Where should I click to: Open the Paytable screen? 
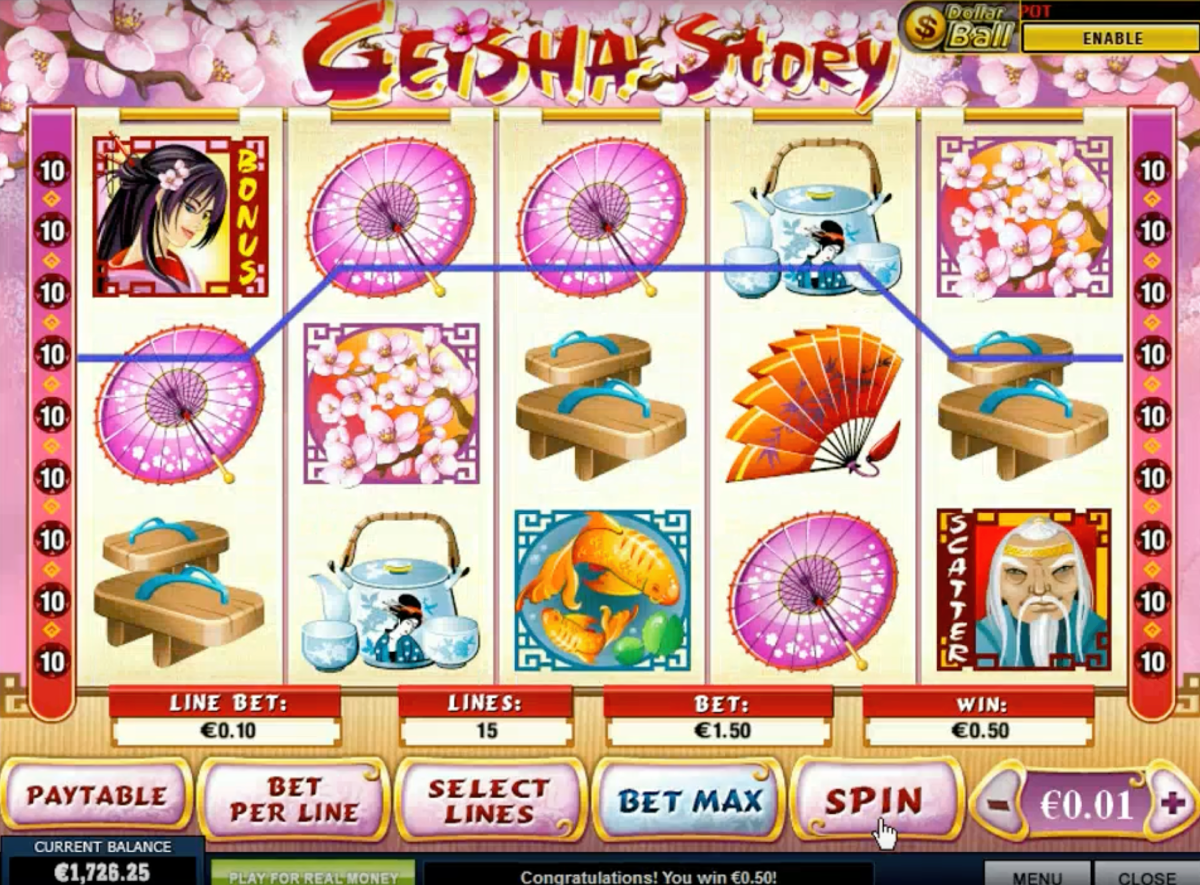coord(97,797)
